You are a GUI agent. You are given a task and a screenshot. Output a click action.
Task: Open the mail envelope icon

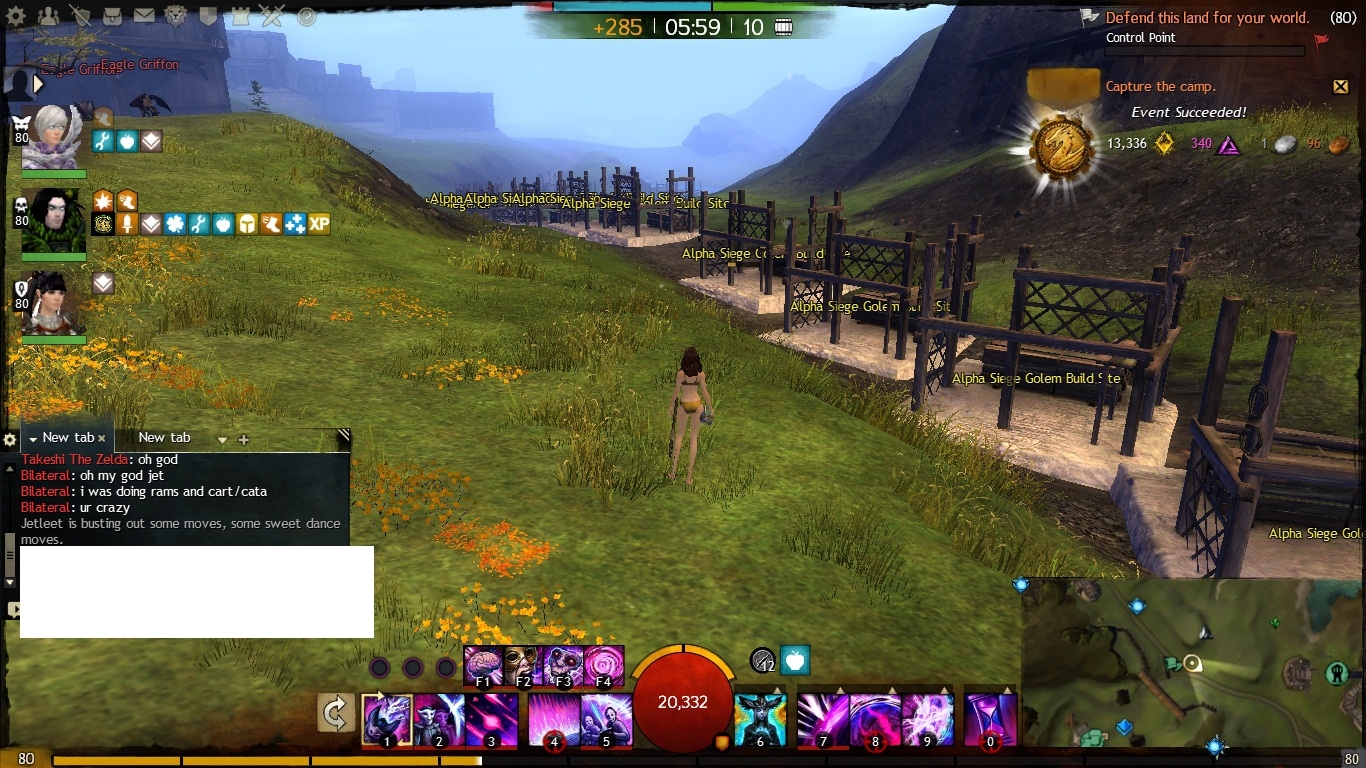[x=144, y=16]
